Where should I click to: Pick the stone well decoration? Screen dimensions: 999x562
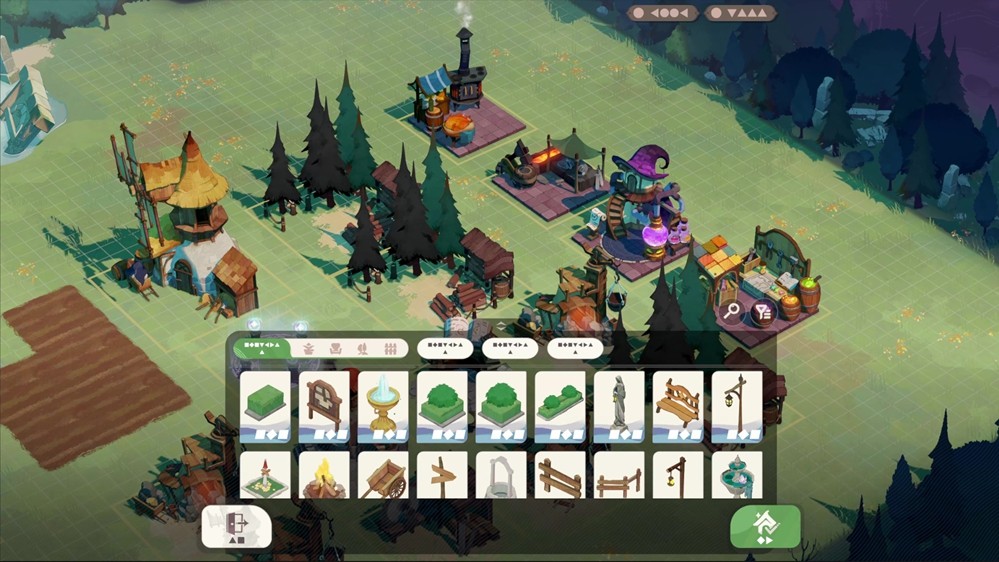(501, 477)
